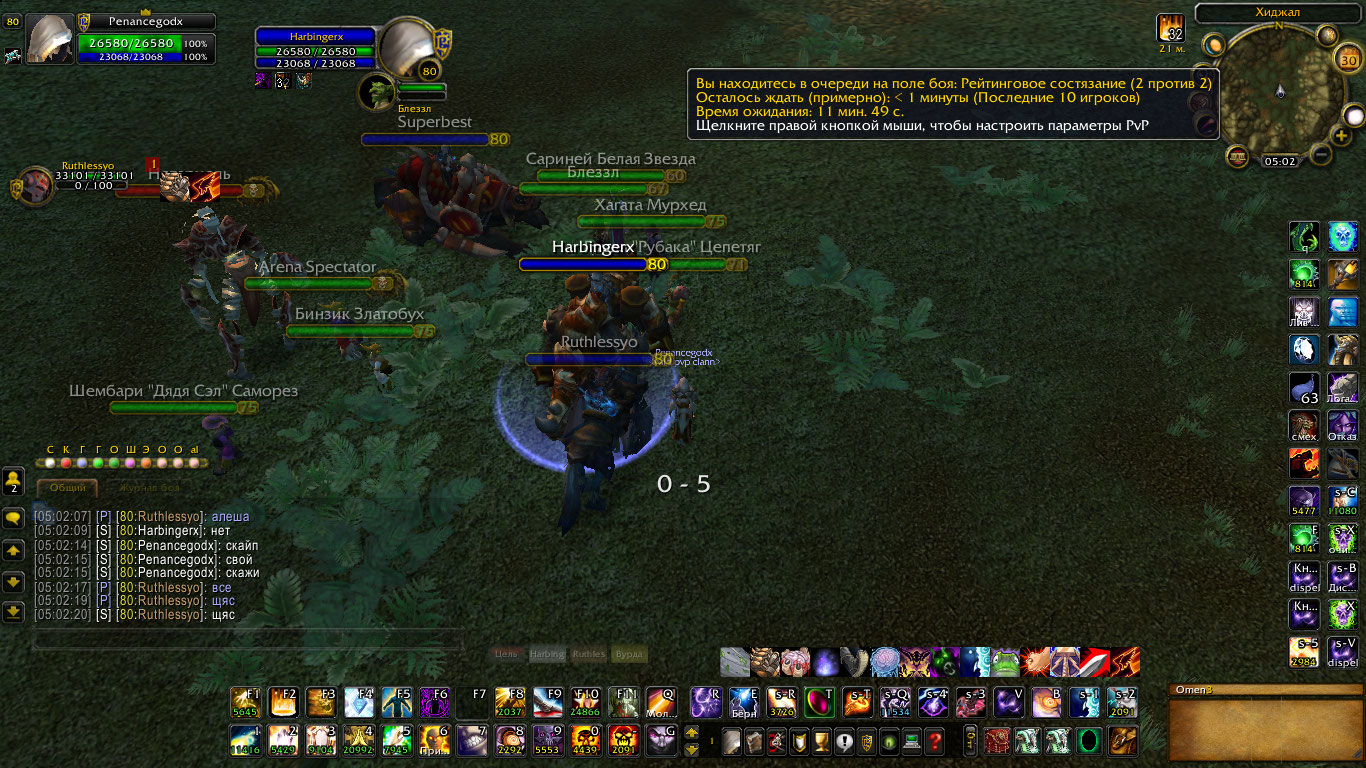Select the Harbingerx target frame portrait
Screen dimensions: 1366x768
405,46
